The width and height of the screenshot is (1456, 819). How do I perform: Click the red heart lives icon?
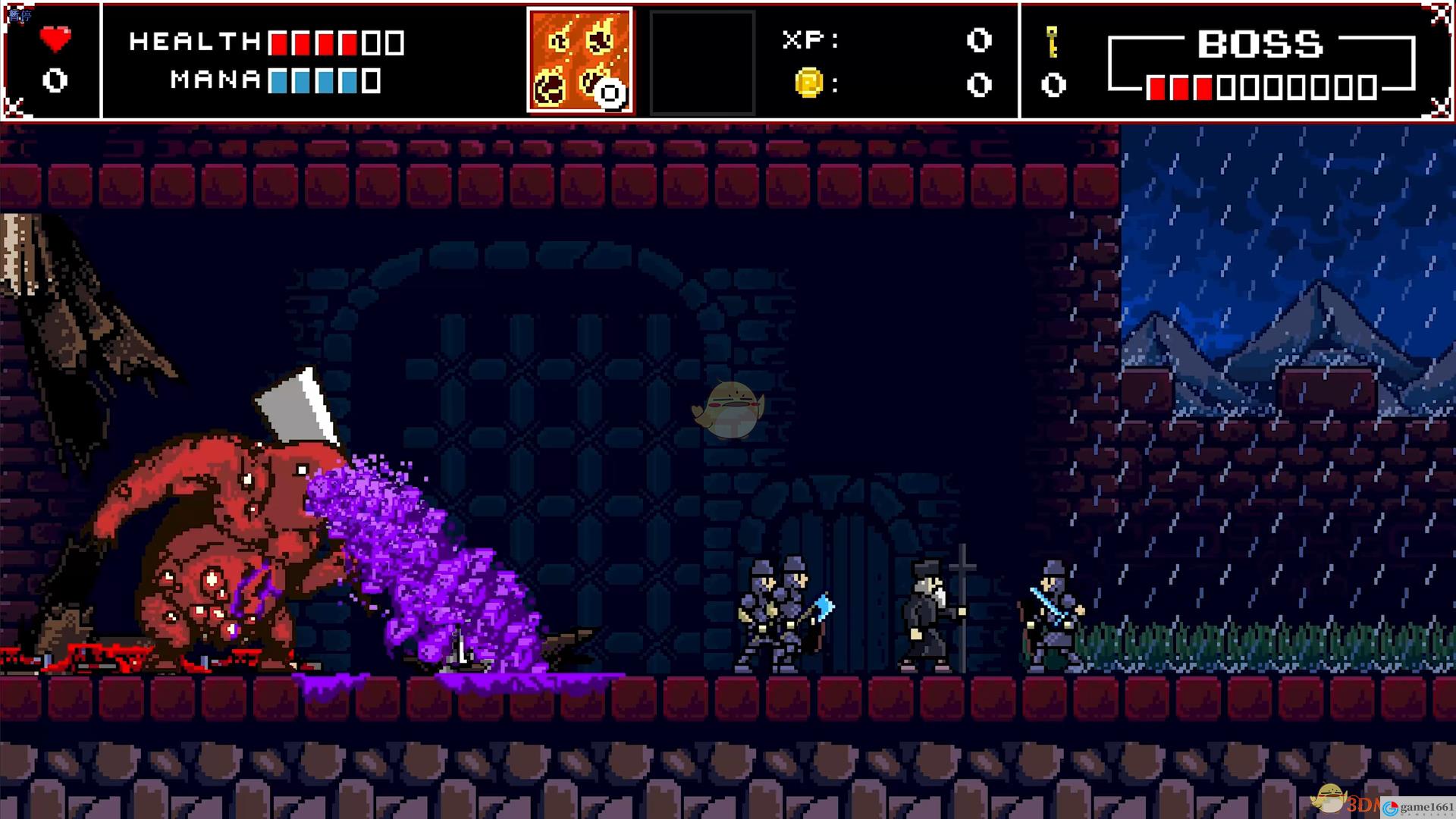[55, 39]
